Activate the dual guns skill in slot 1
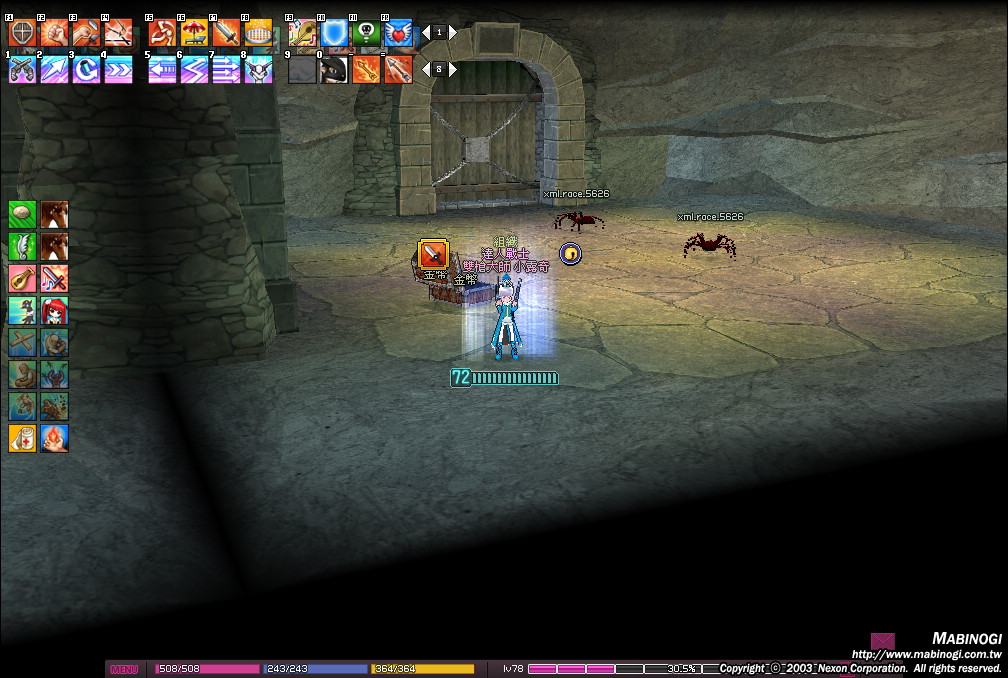Viewport: 1008px width, 678px height. point(22,69)
